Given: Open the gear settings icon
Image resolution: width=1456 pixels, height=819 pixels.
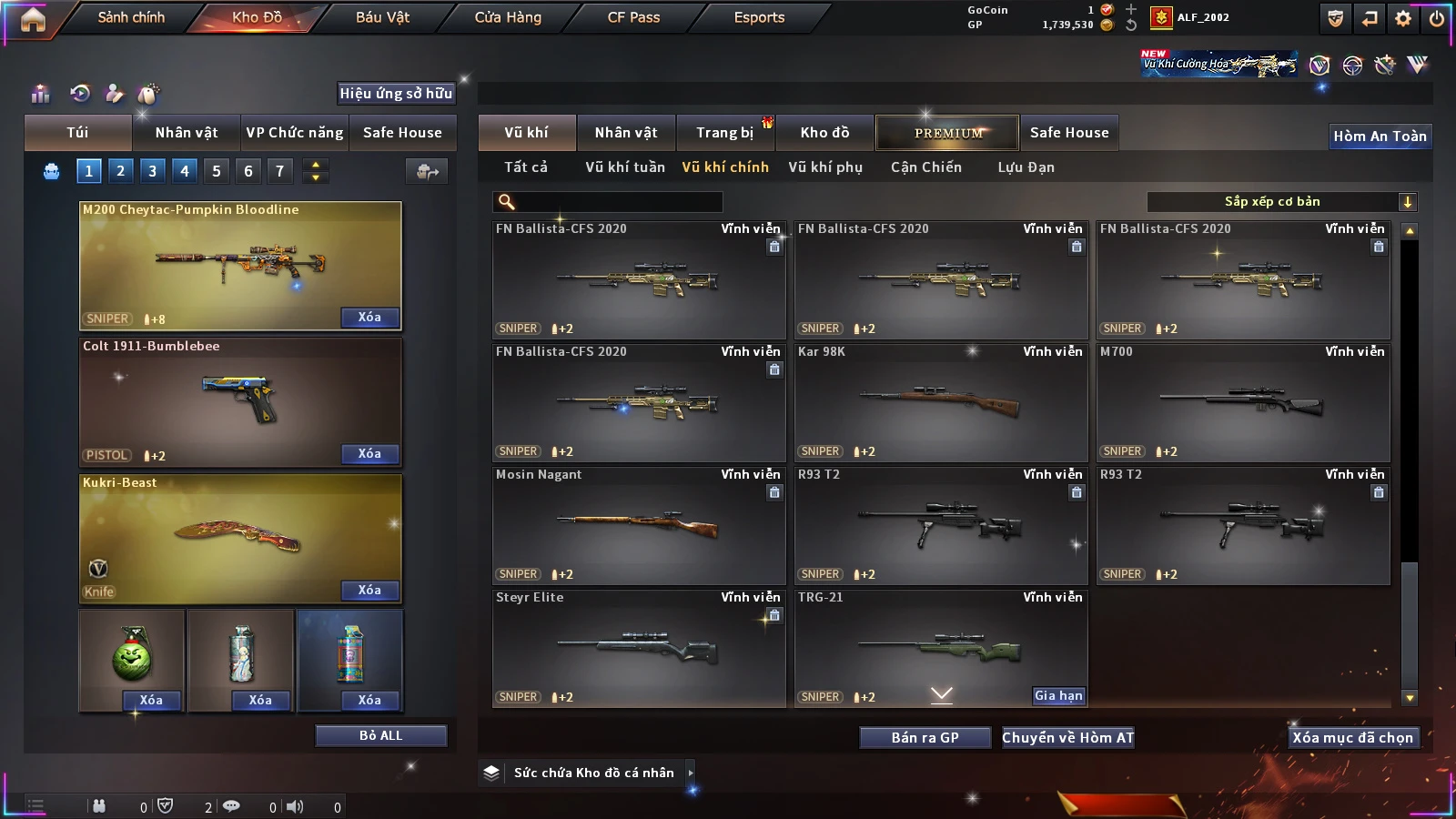Looking at the screenshot, I should 1403,18.
